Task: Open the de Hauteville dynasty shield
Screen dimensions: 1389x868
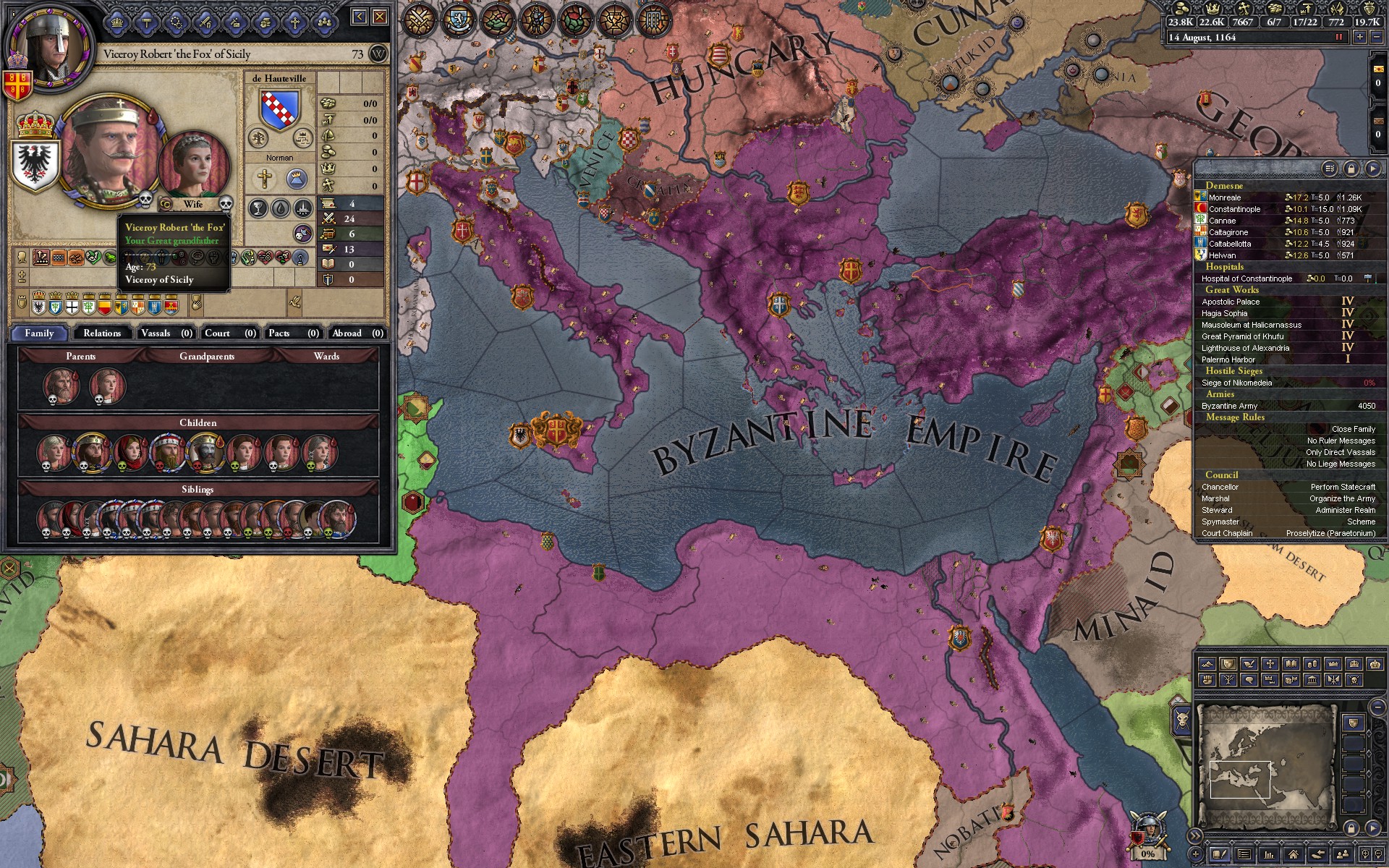Action: click(279, 110)
